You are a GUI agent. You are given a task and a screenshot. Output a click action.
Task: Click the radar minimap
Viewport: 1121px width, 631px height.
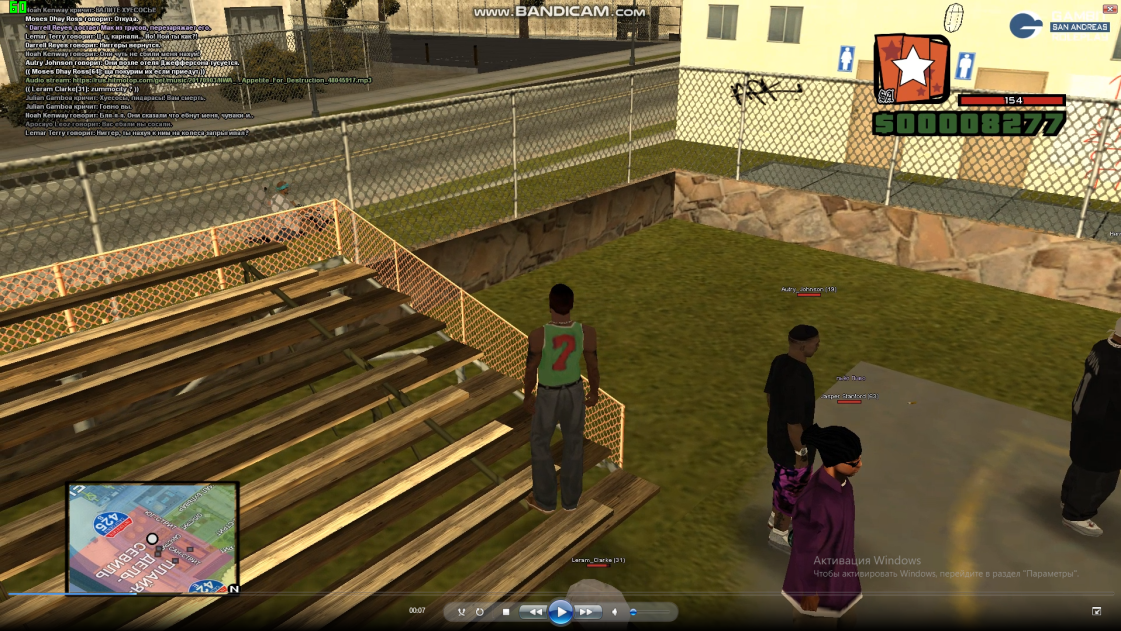tap(152, 538)
